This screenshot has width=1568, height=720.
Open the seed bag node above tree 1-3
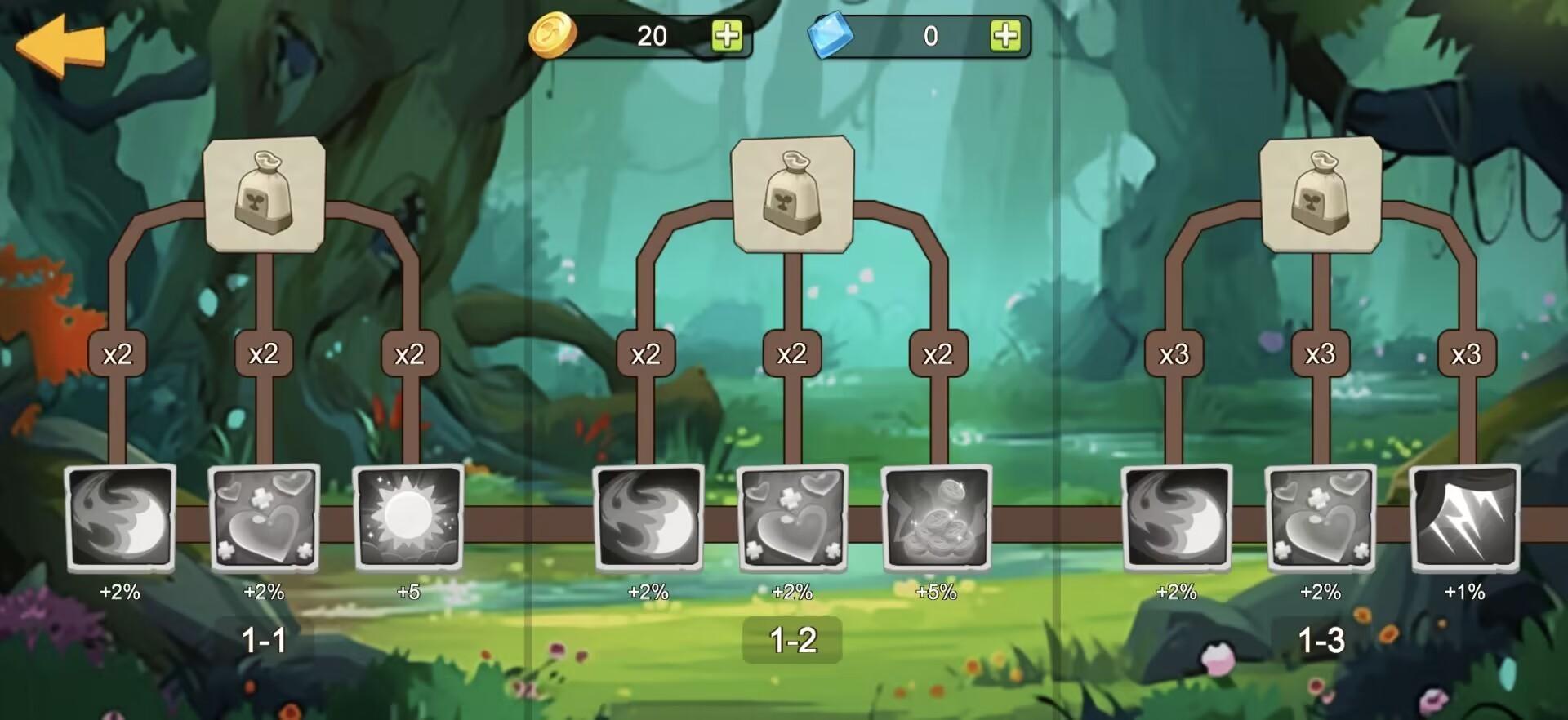point(1321,194)
